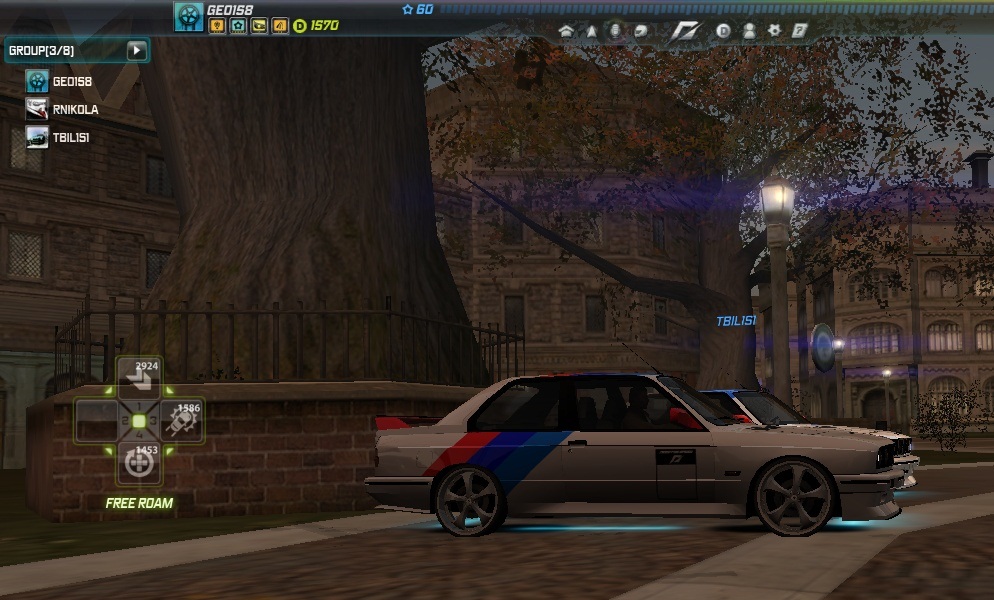Open the racing helmet icon menu
The height and width of the screenshot is (600, 994).
coord(639,31)
